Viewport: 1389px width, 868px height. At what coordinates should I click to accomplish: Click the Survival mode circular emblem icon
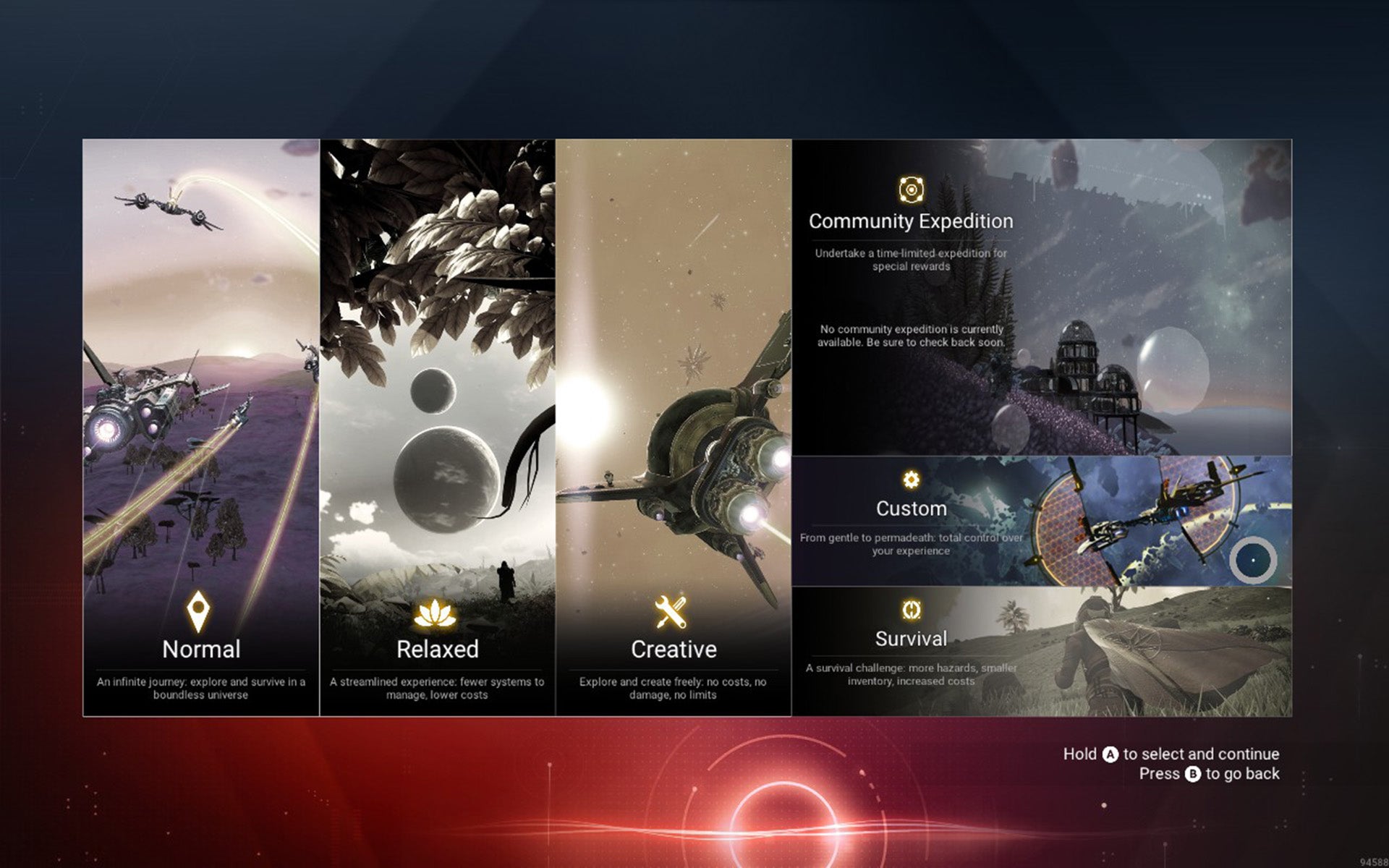click(x=911, y=610)
